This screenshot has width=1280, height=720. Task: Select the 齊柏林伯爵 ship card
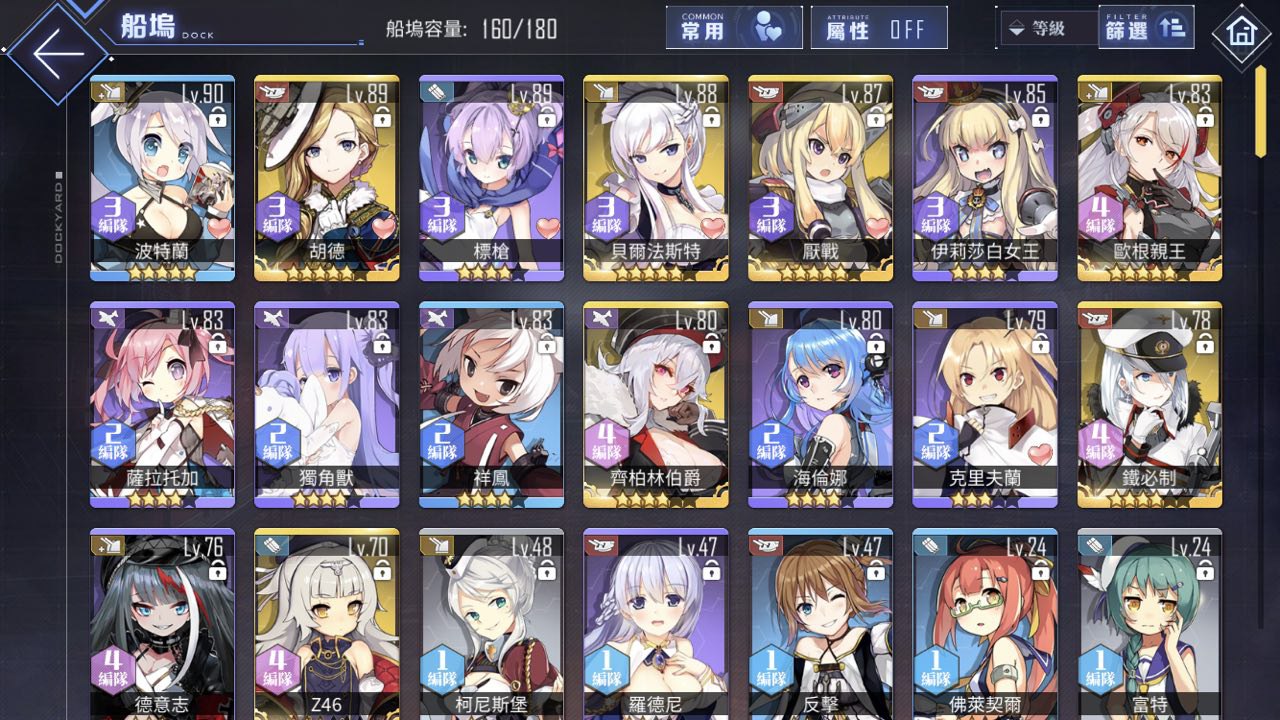point(656,404)
